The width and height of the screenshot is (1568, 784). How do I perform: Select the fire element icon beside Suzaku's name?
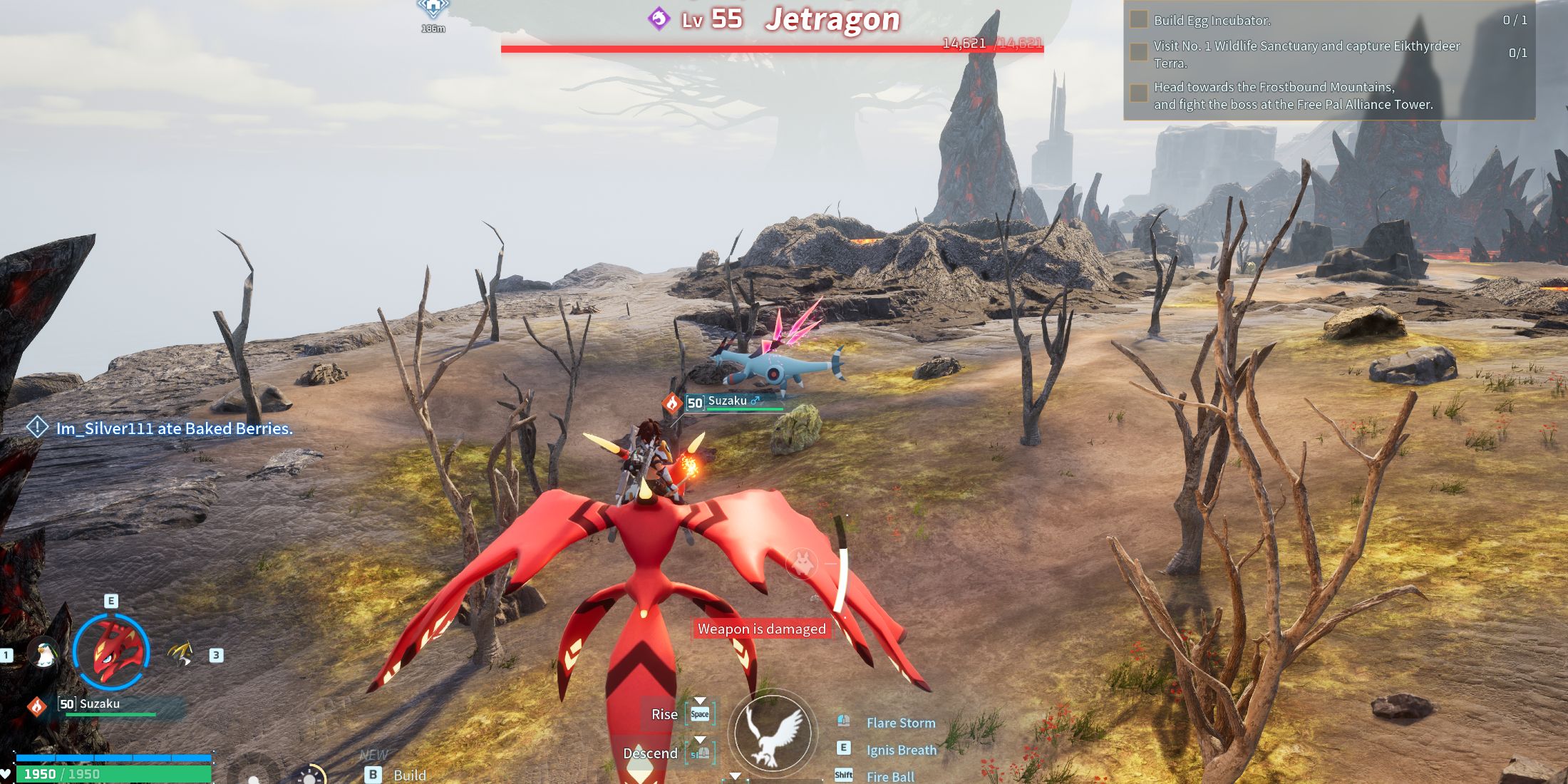point(36,706)
